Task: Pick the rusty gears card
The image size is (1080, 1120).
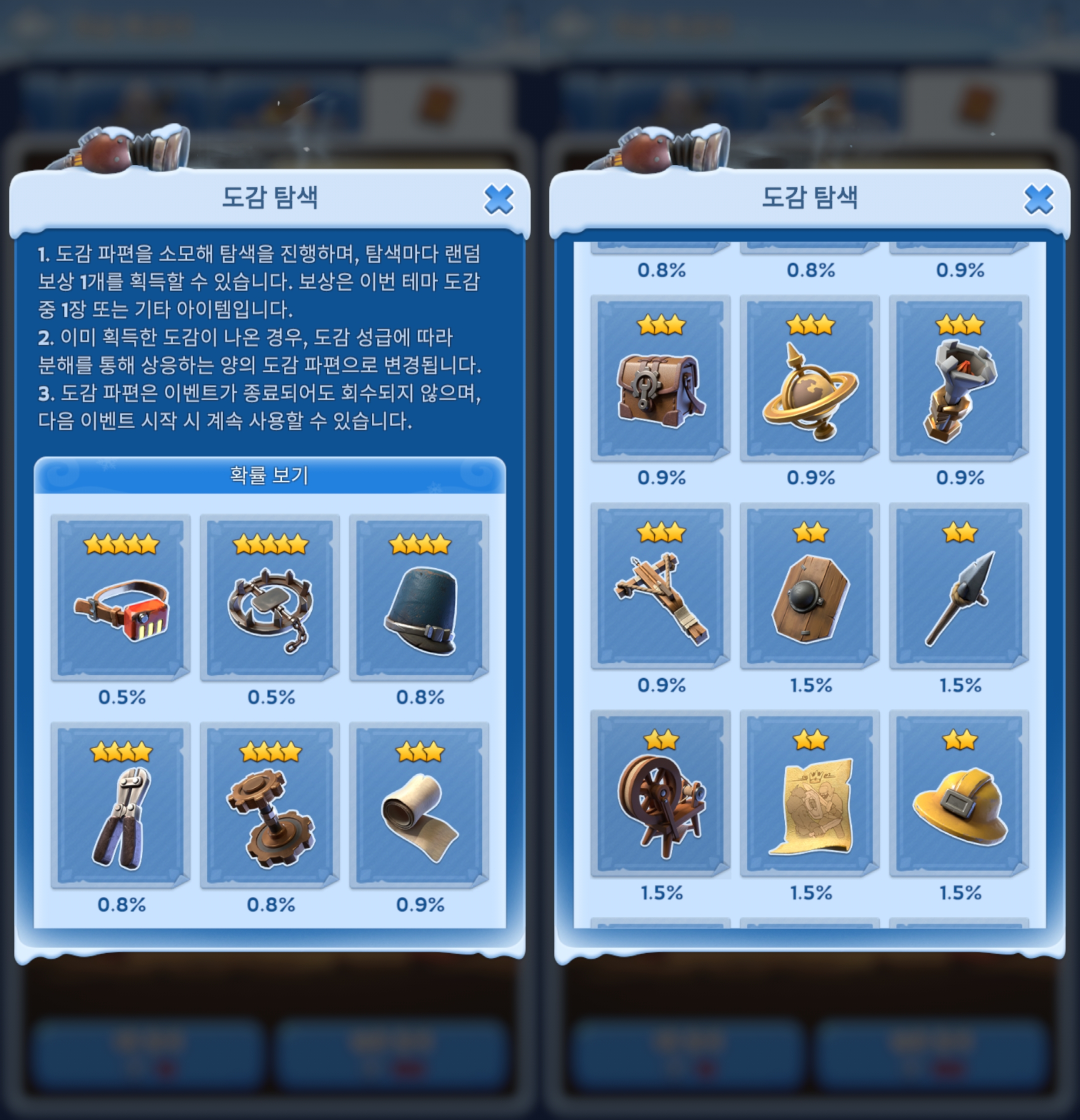Action: pyautogui.click(x=270, y=805)
